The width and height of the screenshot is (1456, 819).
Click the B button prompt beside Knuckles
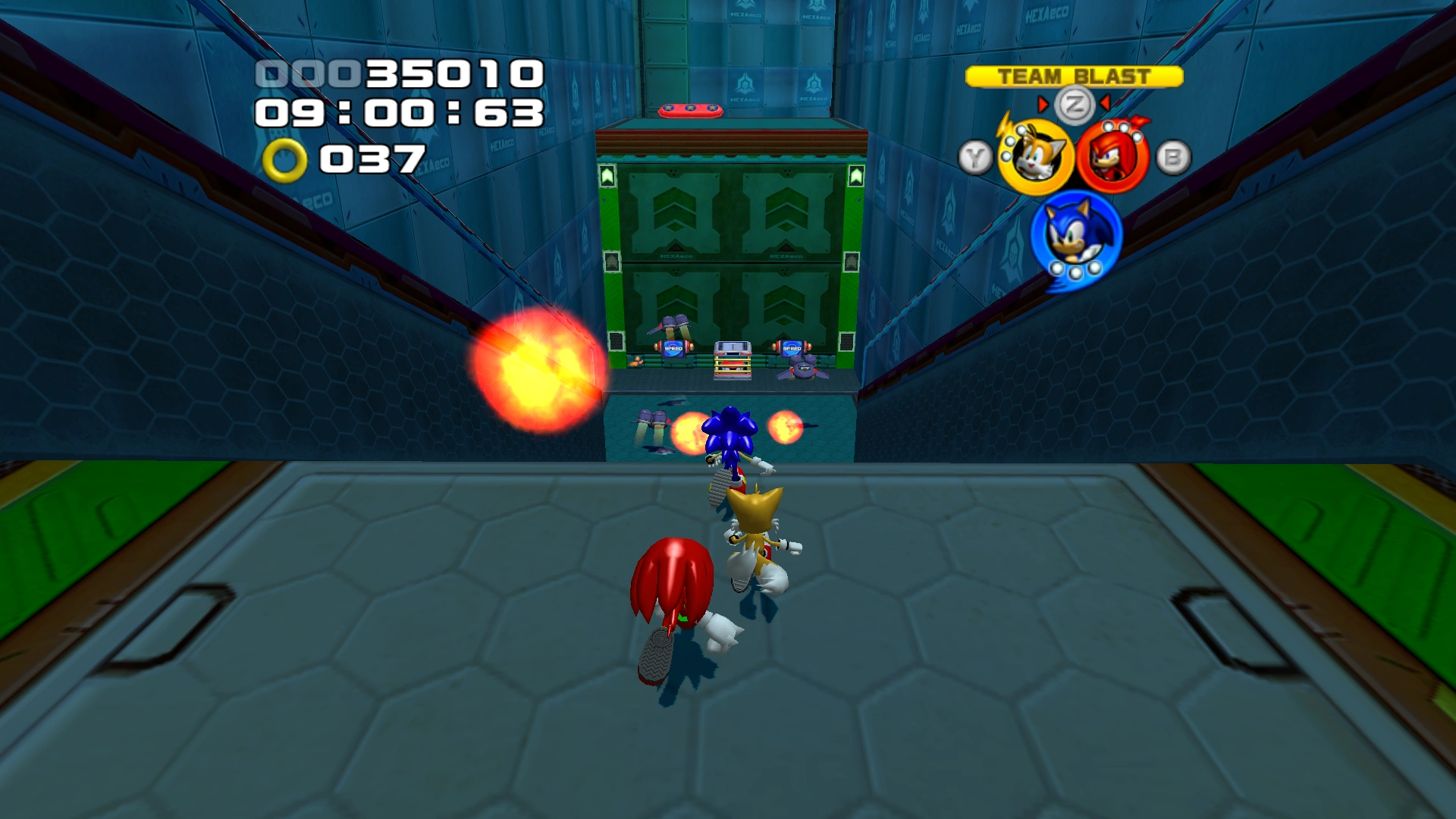coord(1172,156)
